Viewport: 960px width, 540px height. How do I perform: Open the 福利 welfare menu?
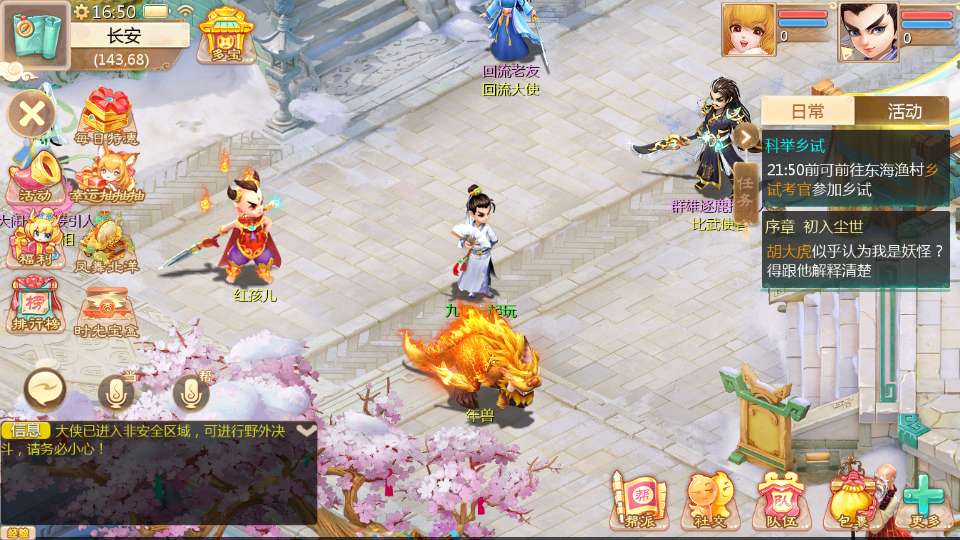pos(34,242)
